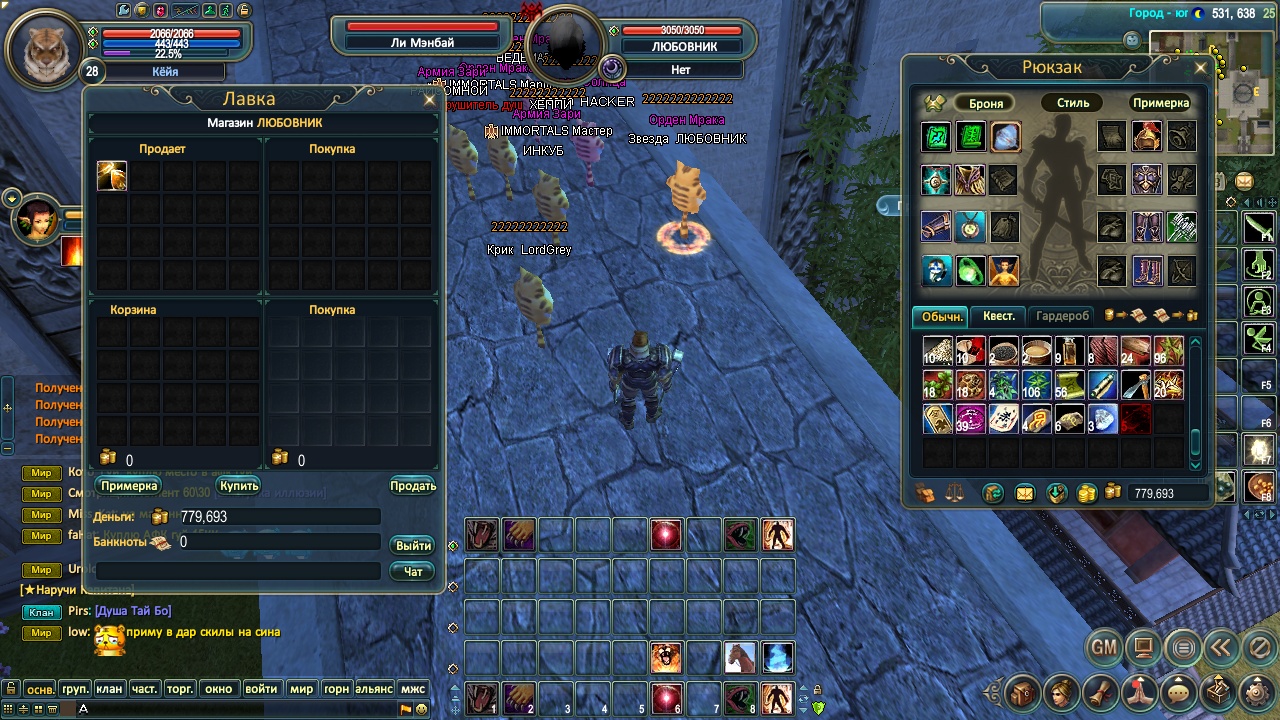This screenshot has width=1280, height=720.
Task: Click the Купить button
Action: [239, 486]
